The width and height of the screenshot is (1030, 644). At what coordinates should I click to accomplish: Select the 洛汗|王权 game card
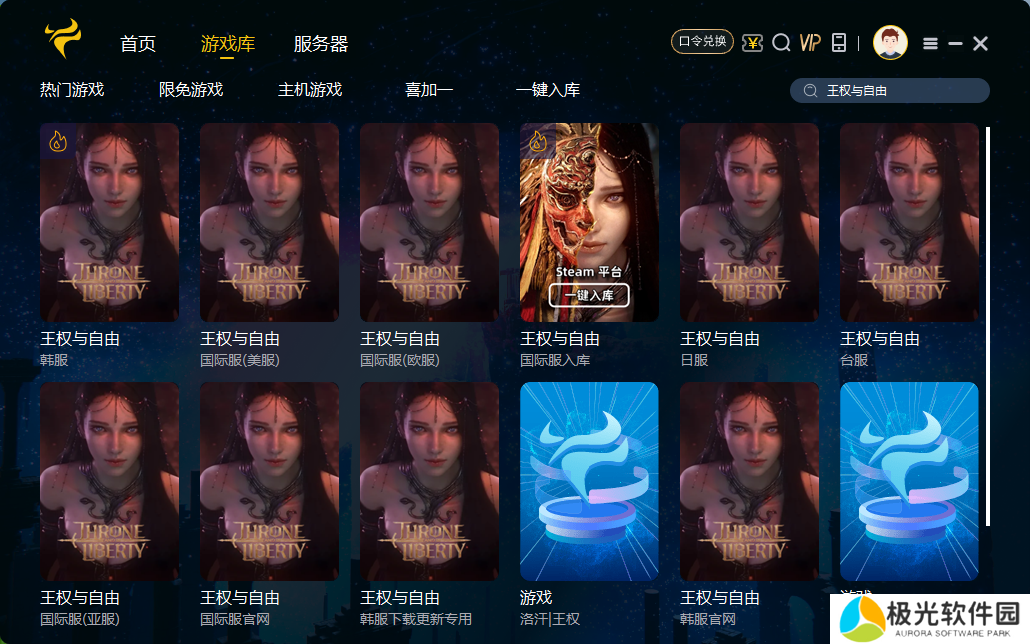[x=589, y=481]
